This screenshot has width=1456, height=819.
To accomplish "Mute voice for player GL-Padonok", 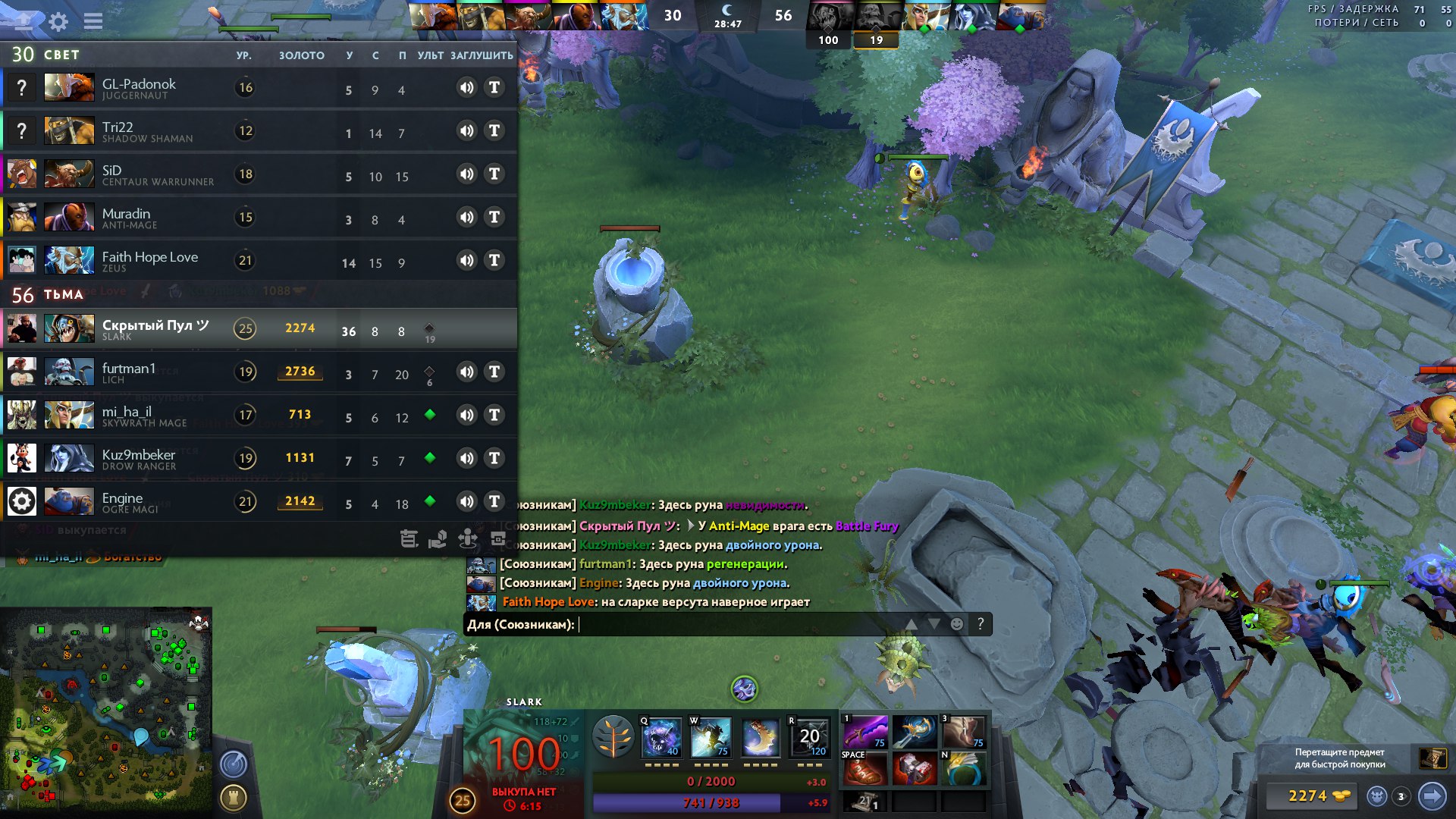I will pyautogui.click(x=466, y=88).
